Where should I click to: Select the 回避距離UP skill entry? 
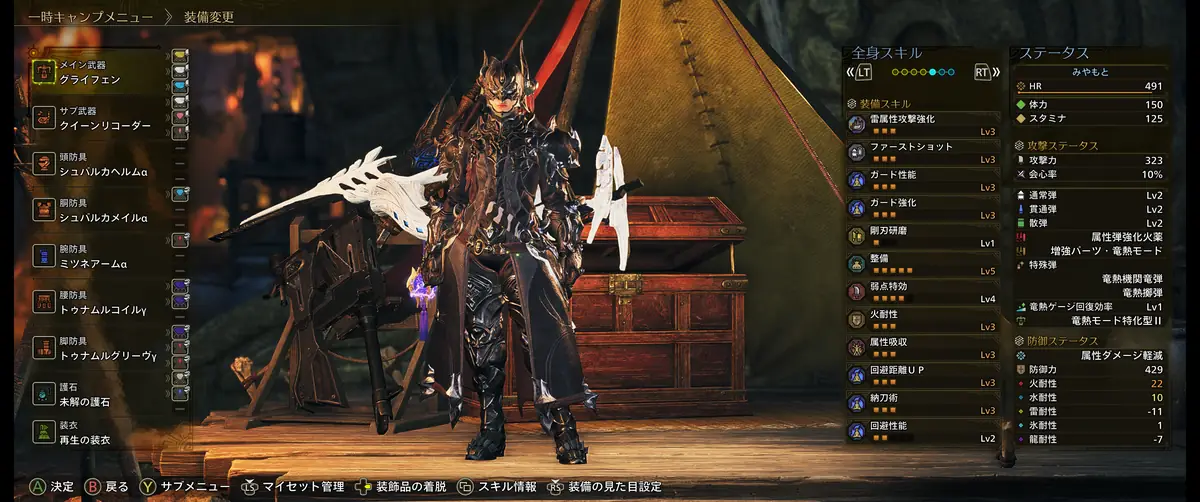point(922,376)
